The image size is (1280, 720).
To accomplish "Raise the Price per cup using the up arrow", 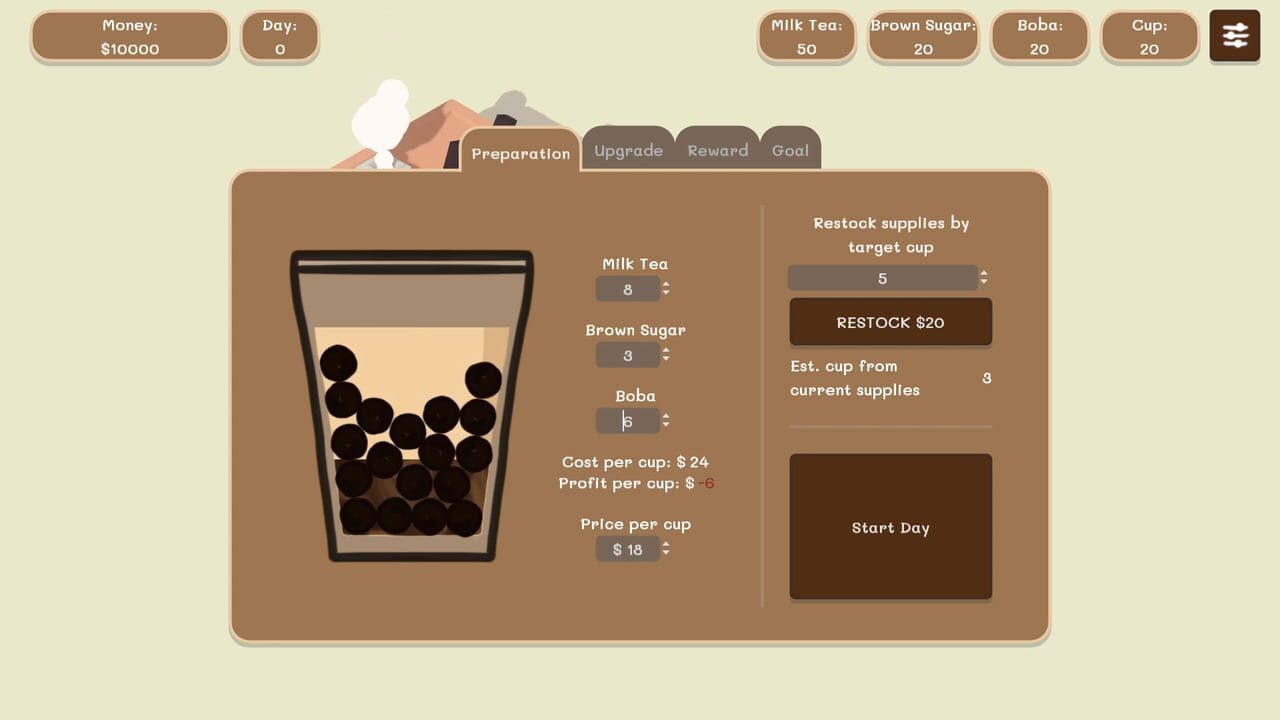I will [666, 545].
